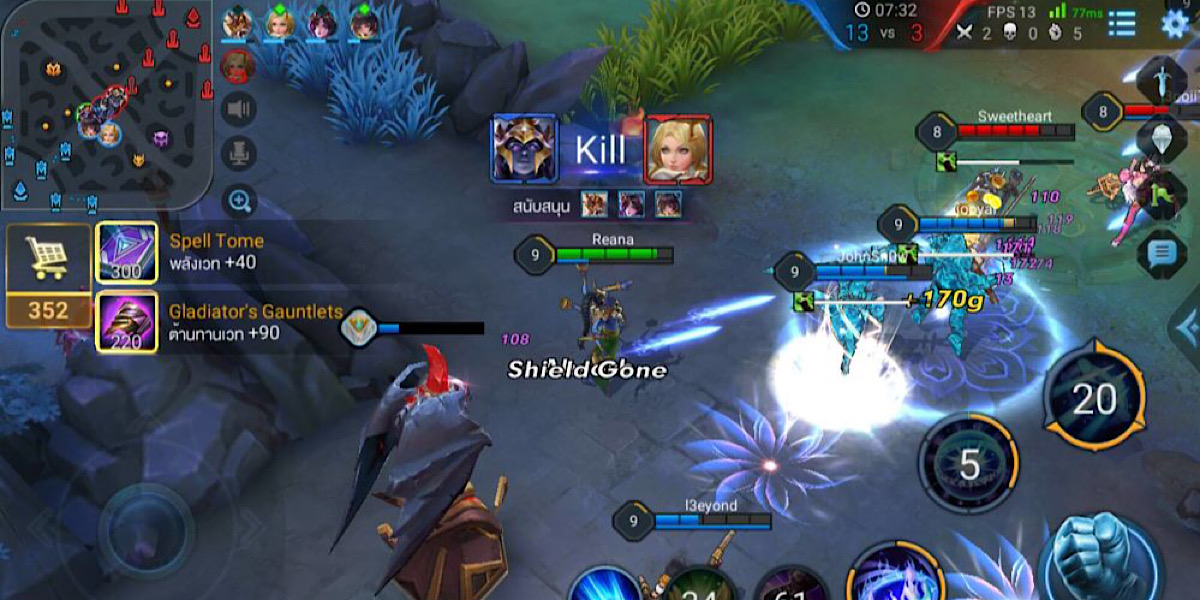Toggle the microphone button

(x=239, y=155)
